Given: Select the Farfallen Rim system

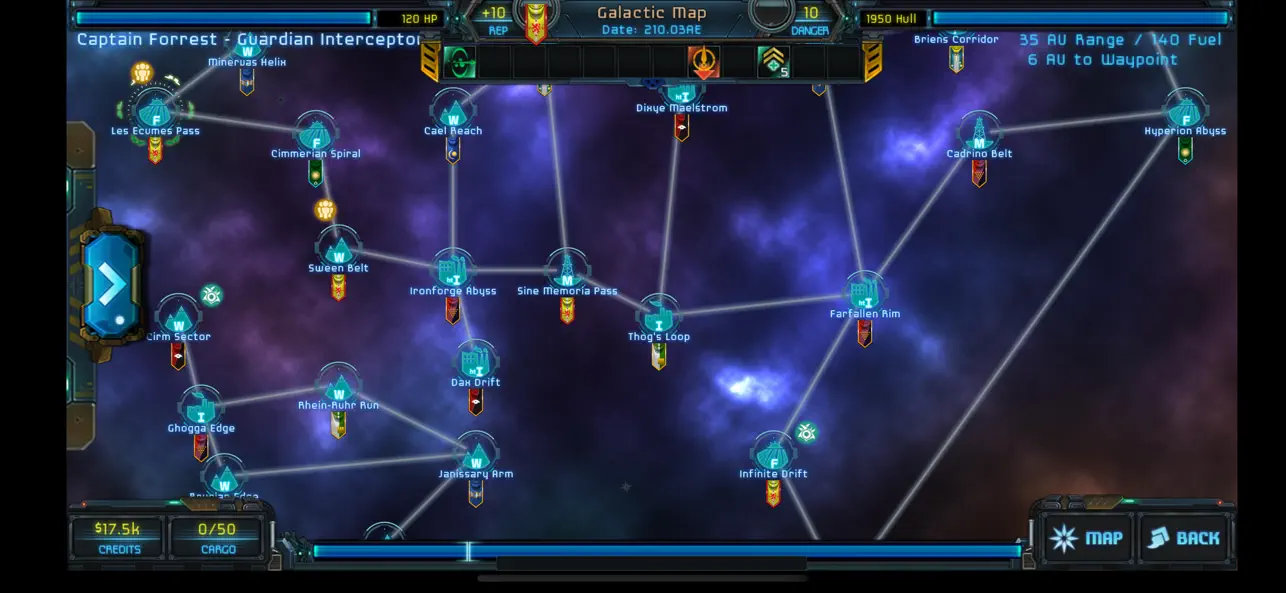Looking at the screenshot, I should click(864, 292).
